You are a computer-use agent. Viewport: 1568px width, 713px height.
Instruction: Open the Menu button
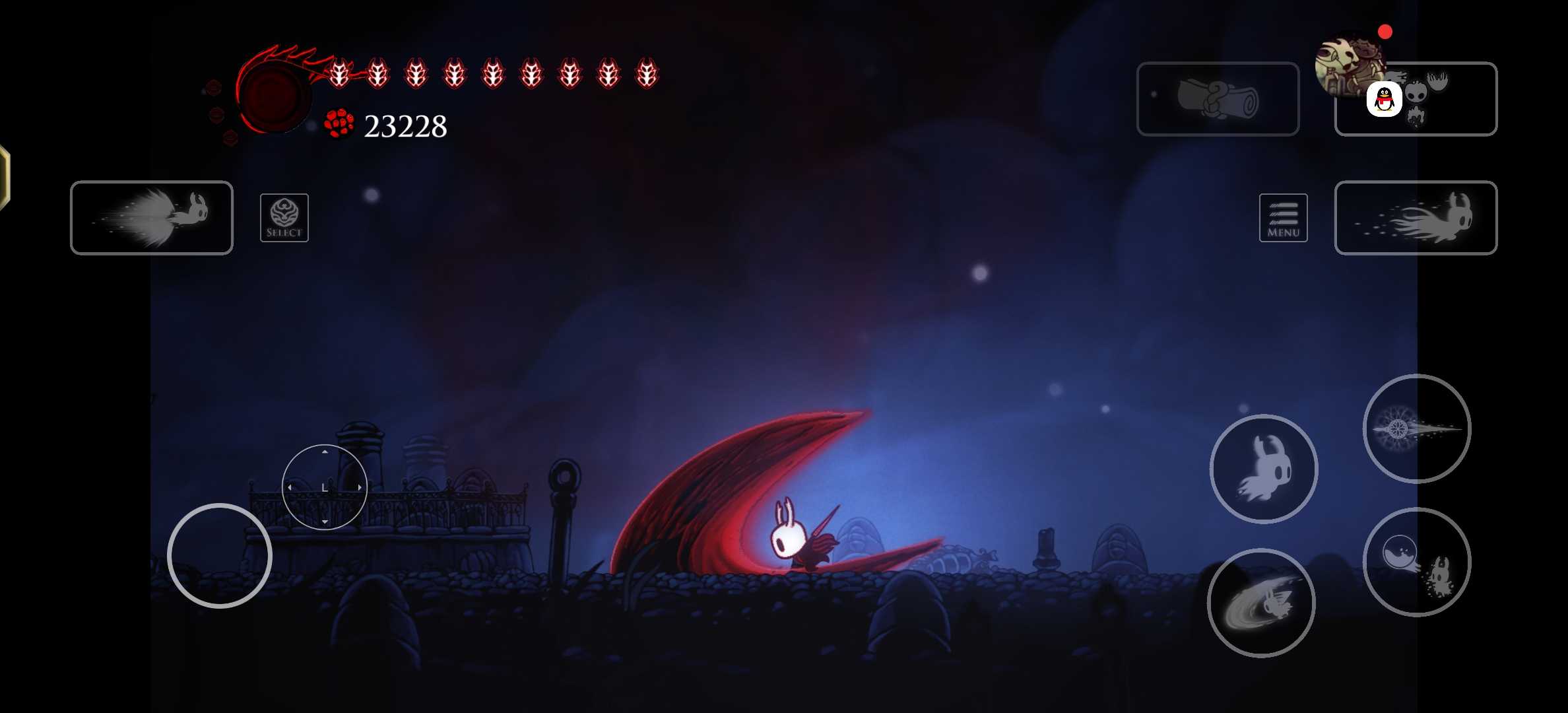[x=1283, y=218]
